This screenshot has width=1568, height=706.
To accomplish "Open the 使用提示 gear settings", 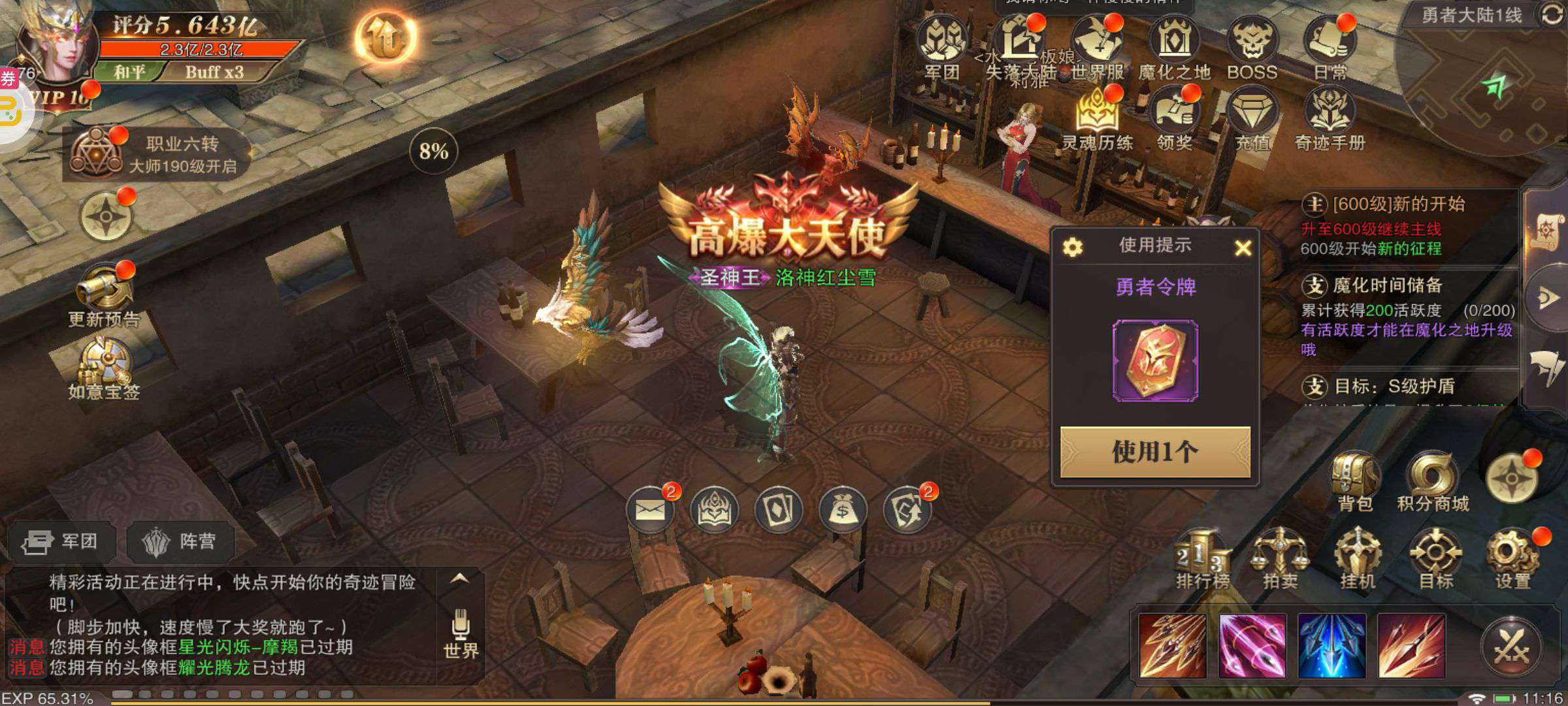I will pos(1073,247).
